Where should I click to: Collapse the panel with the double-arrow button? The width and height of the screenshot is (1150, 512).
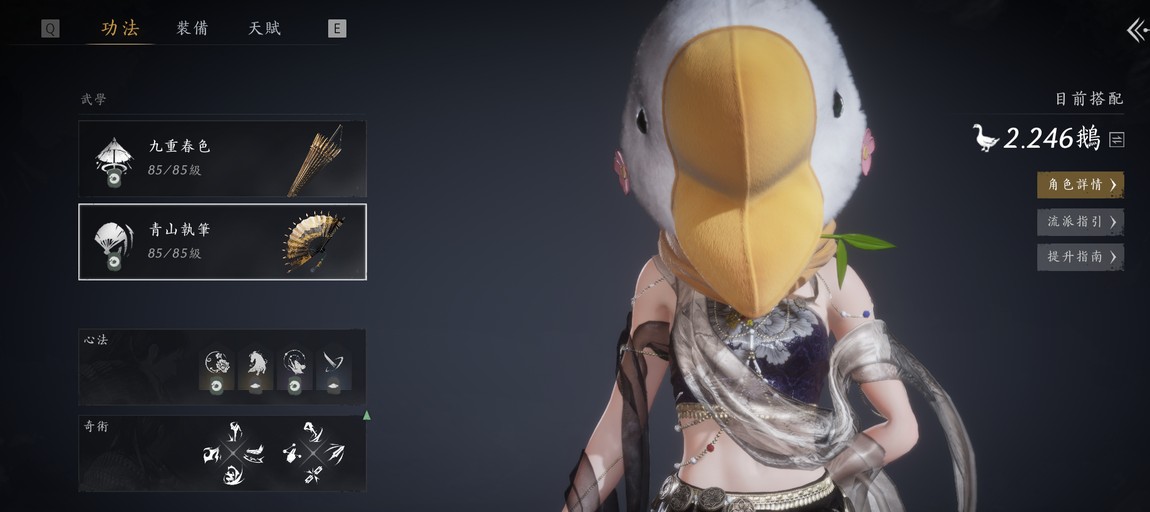1137,30
